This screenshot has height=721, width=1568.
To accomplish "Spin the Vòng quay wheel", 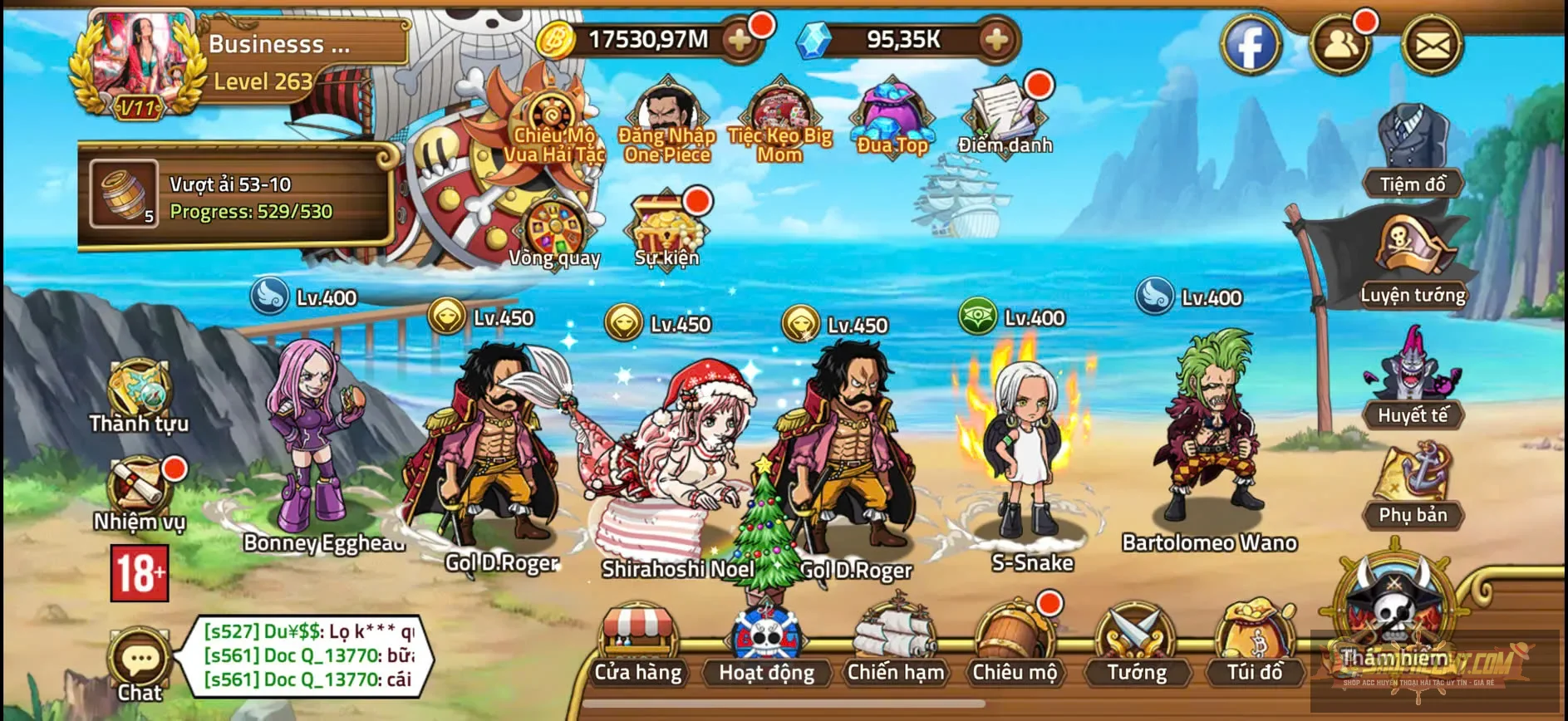I will pyautogui.click(x=554, y=230).
